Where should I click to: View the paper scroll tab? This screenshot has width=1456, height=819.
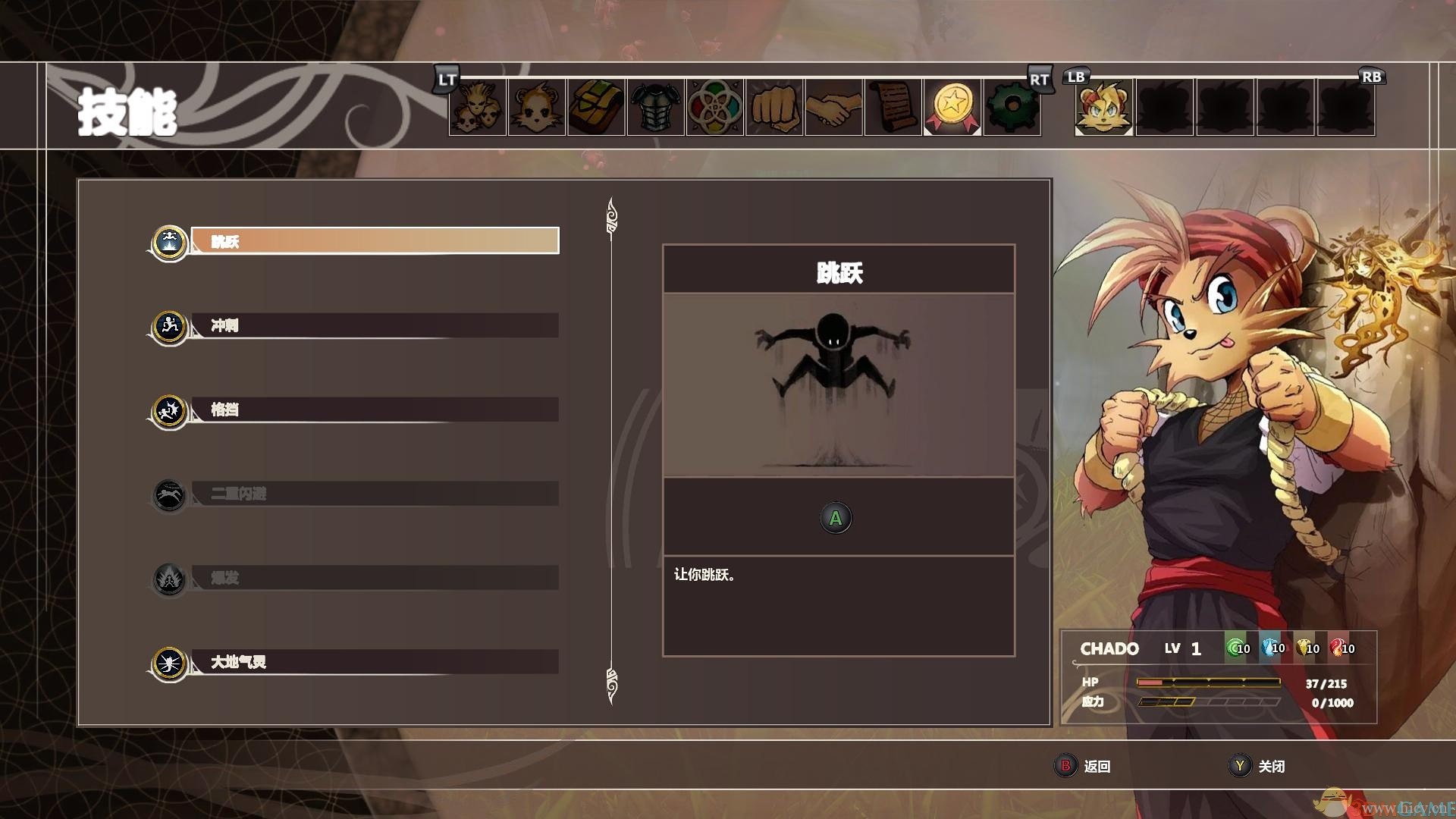893,108
